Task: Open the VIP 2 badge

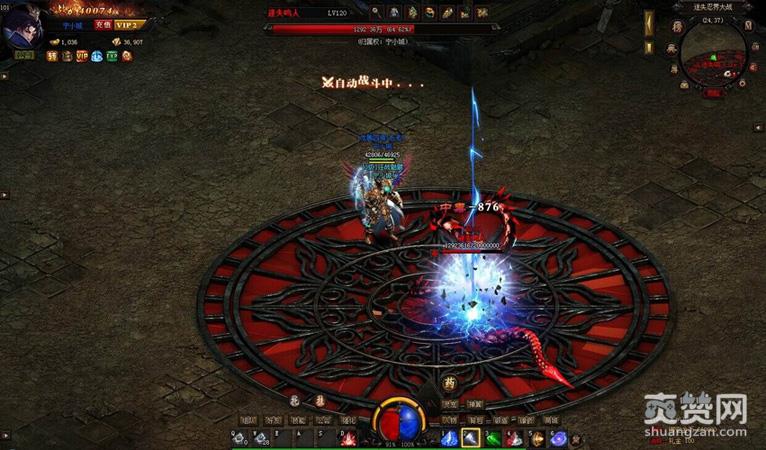Action: click(x=126, y=24)
